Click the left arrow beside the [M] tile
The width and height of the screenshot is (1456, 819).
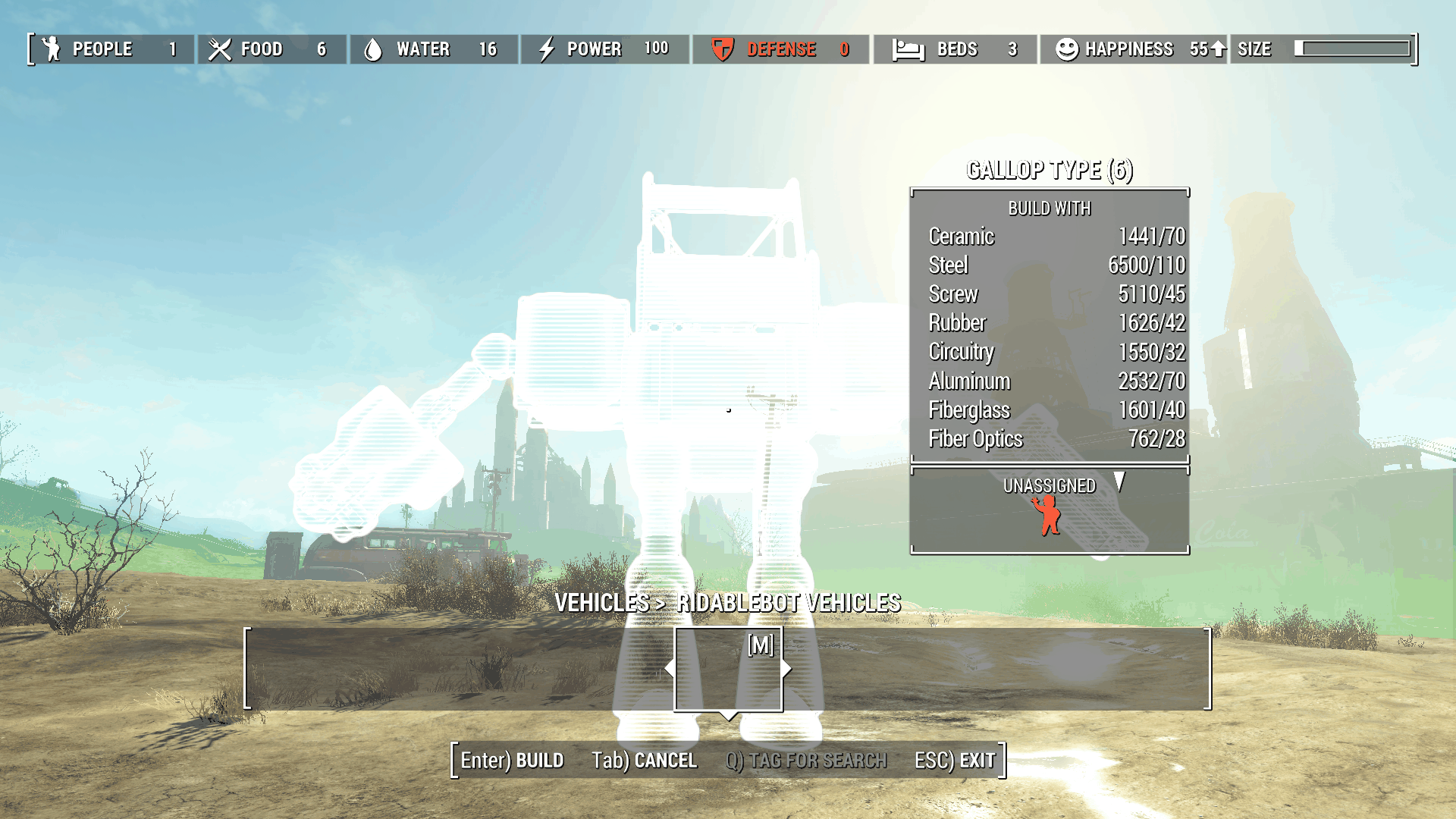669,669
